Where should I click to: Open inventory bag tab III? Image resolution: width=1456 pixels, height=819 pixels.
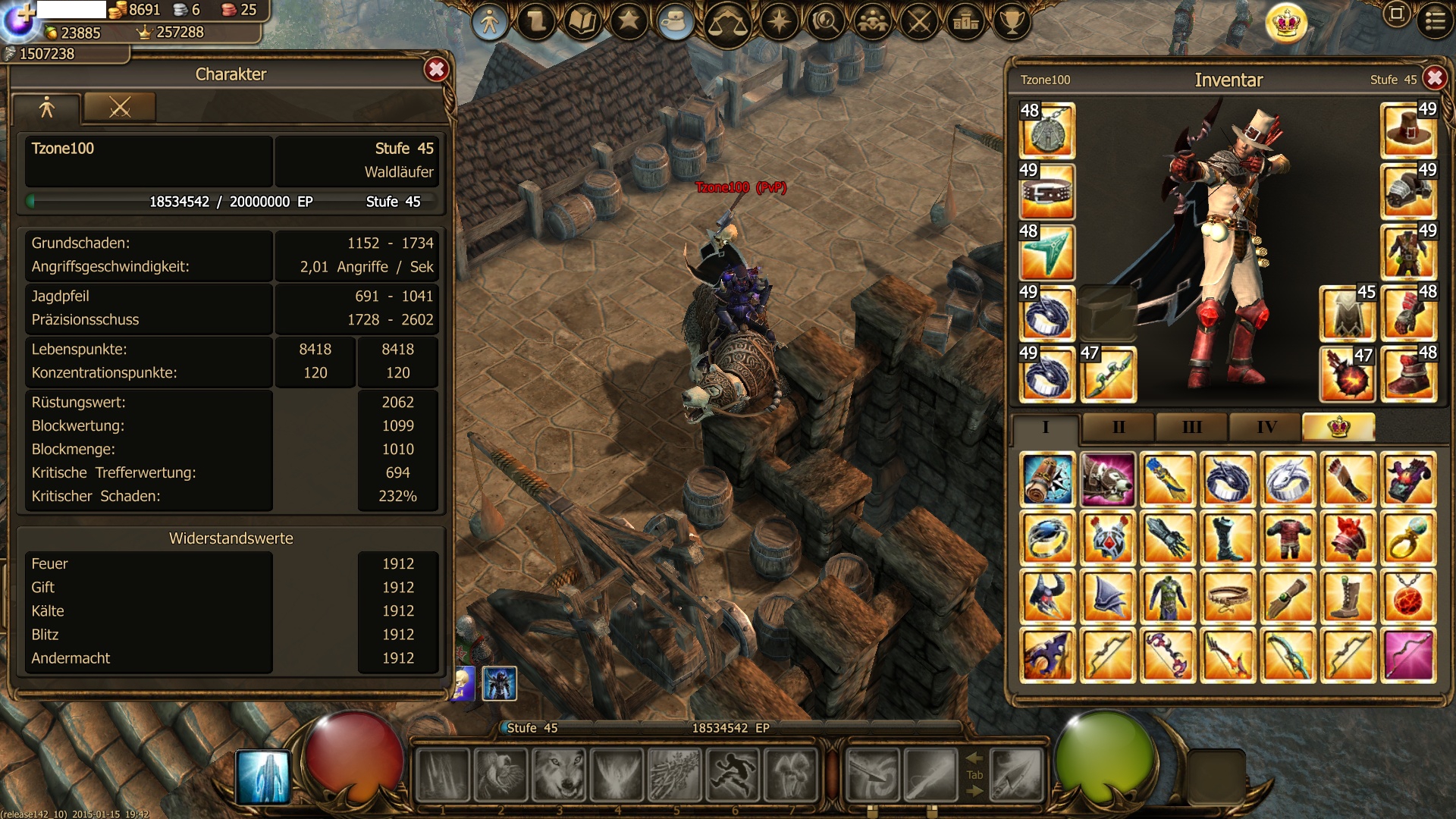click(1191, 427)
